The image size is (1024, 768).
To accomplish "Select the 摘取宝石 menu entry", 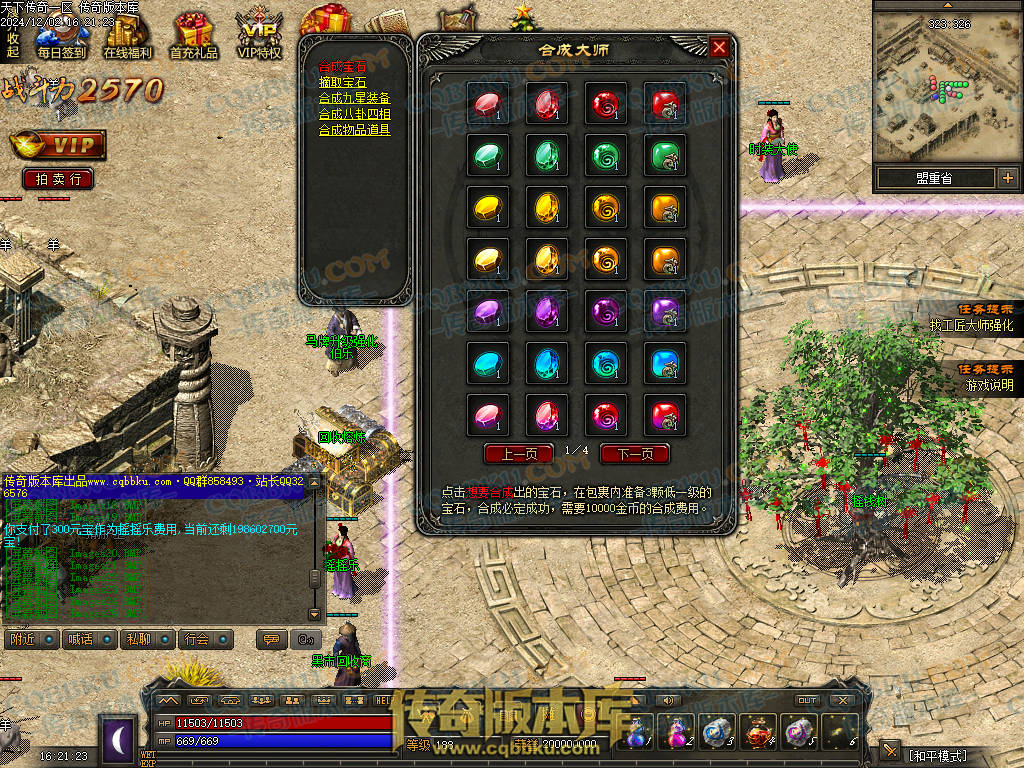I will [x=342, y=83].
